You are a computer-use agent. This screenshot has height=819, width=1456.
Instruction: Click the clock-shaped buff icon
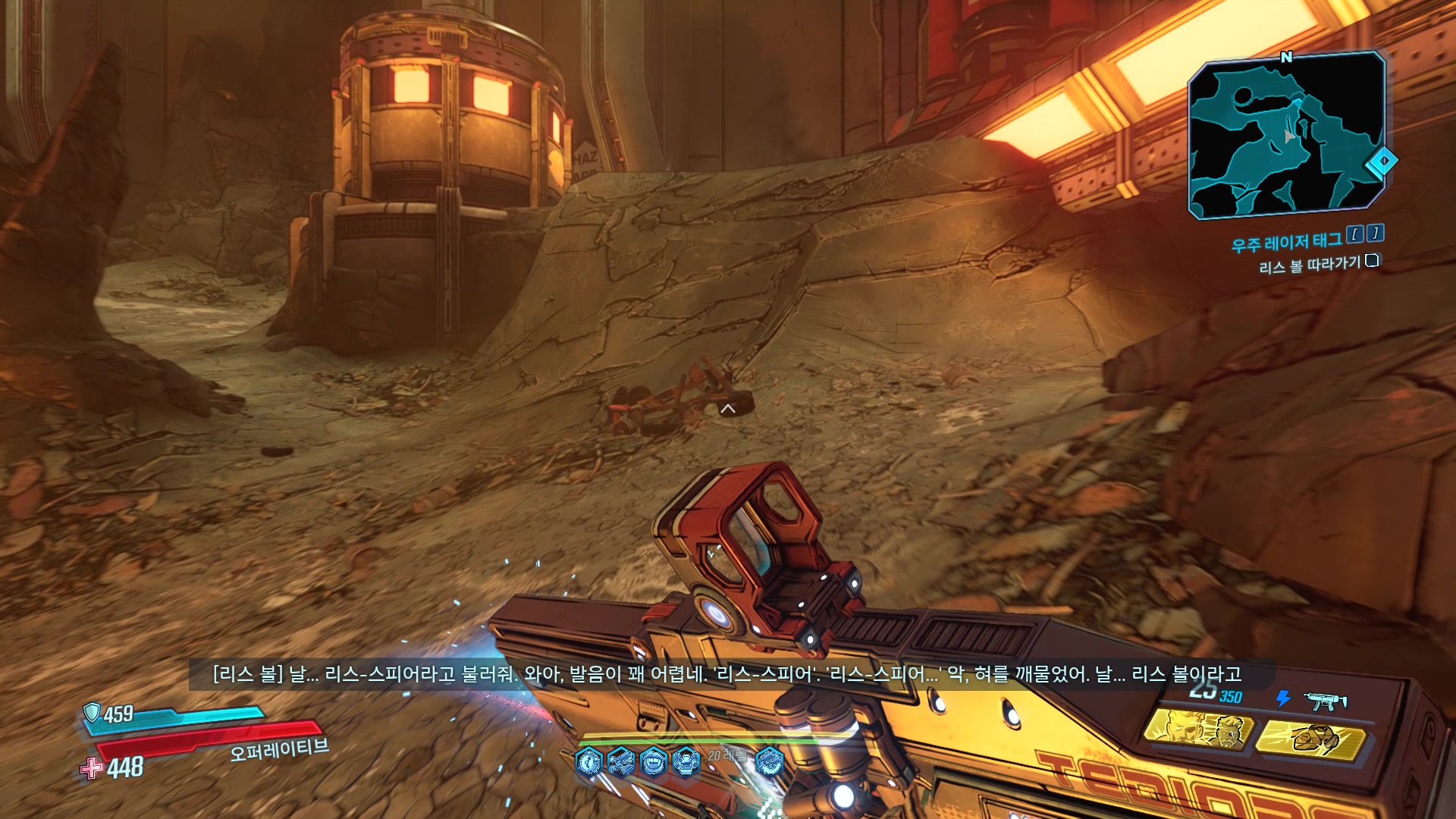pyautogui.click(x=588, y=761)
